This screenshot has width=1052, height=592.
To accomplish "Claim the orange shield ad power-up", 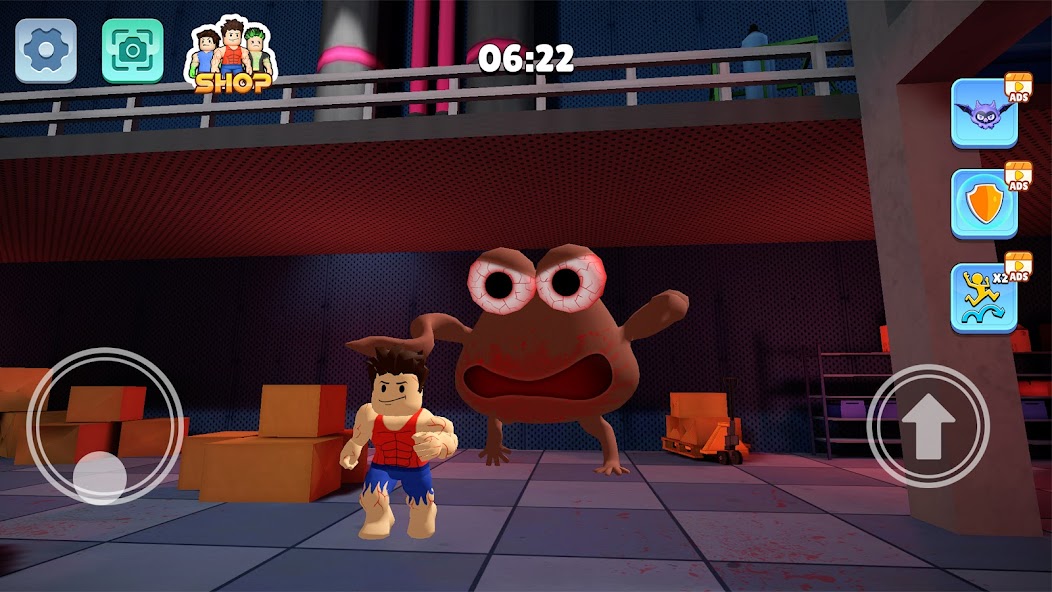I will 985,204.
